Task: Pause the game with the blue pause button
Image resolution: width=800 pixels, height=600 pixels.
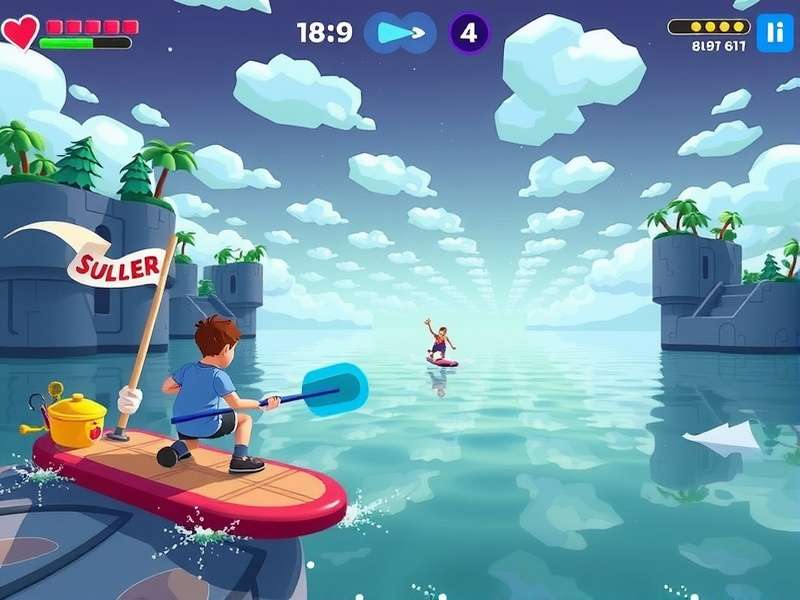Action: click(774, 32)
